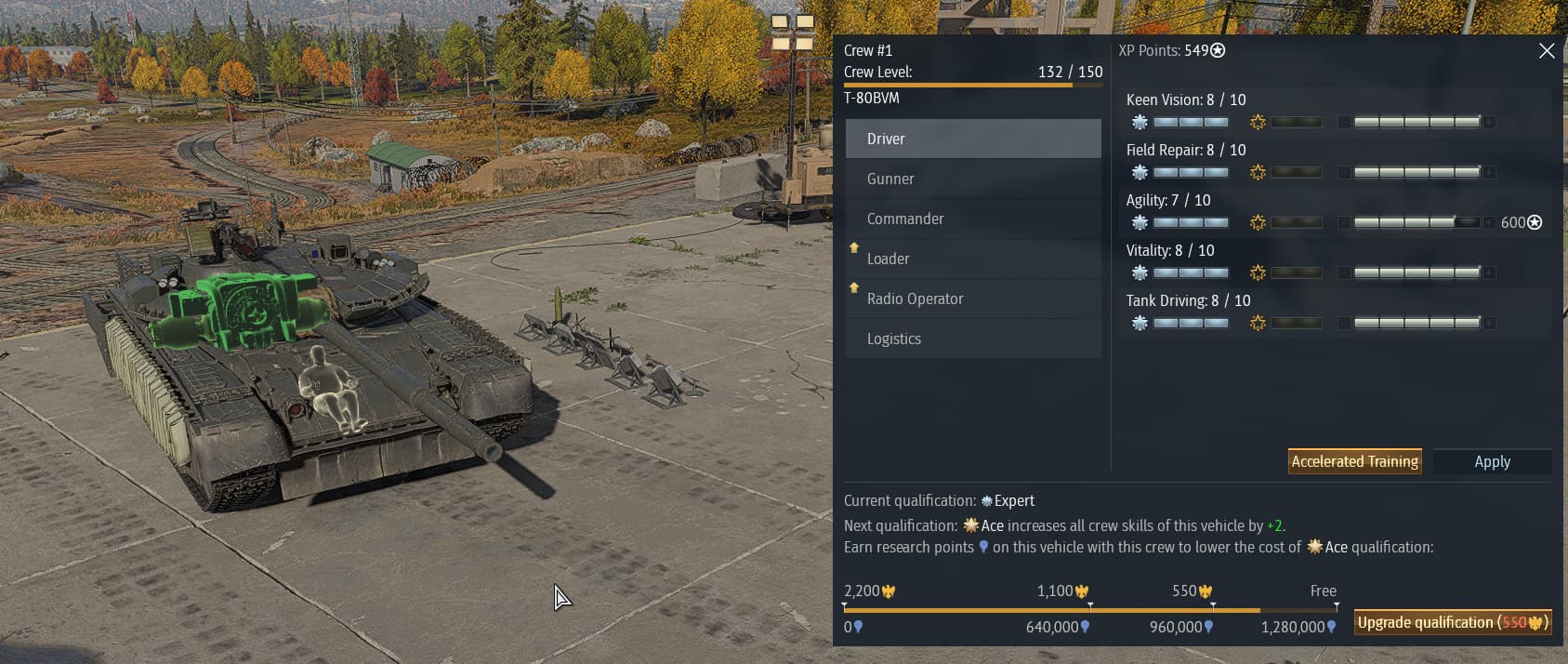Click the Keen Vision skill bar
The height and width of the screenshot is (664, 1568).
(1416, 122)
